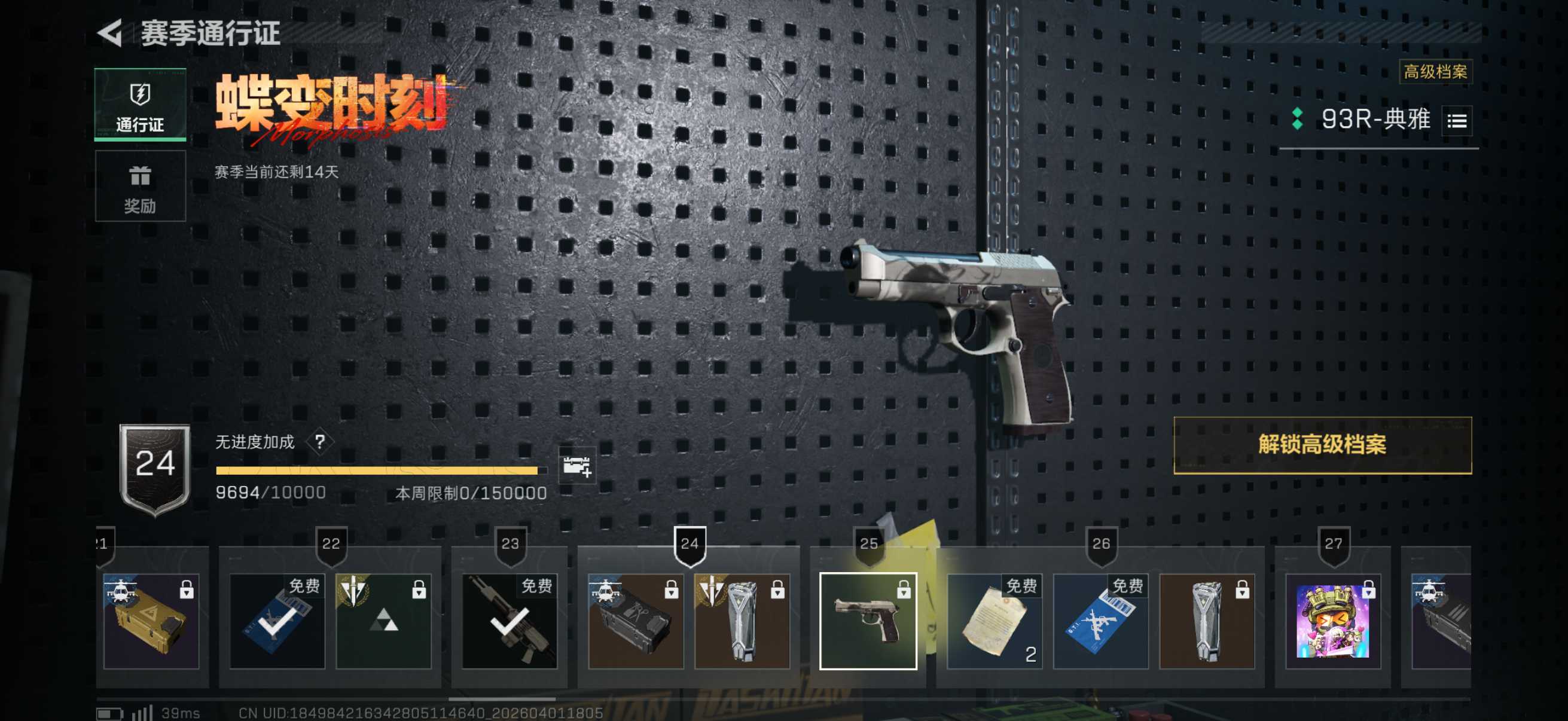The width and height of the screenshot is (1568, 721).
Task: Pick the level 27 colorful avatar reward
Action: [1332, 621]
